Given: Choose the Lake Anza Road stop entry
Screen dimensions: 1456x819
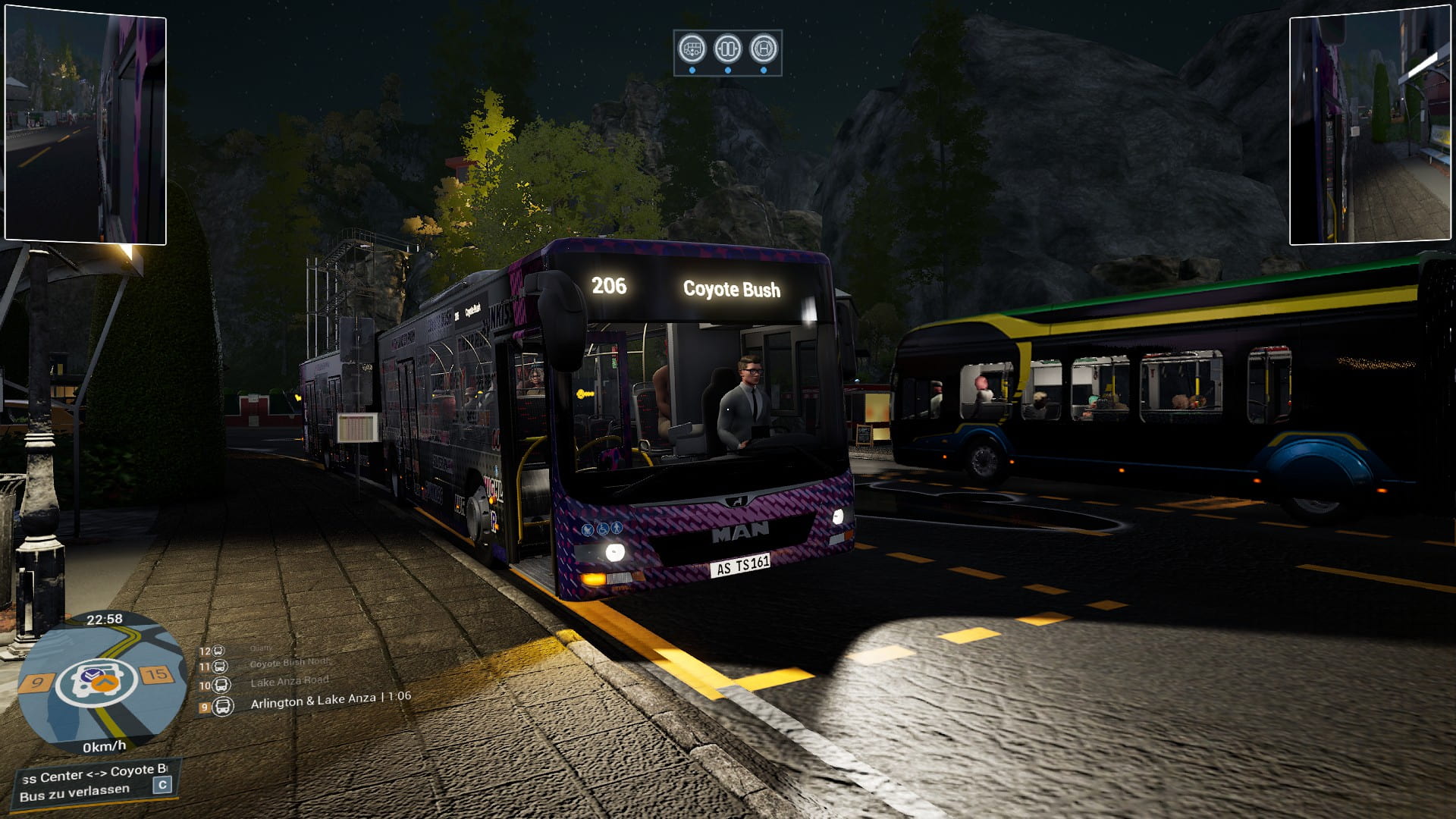Looking at the screenshot, I should tap(289, 682).
